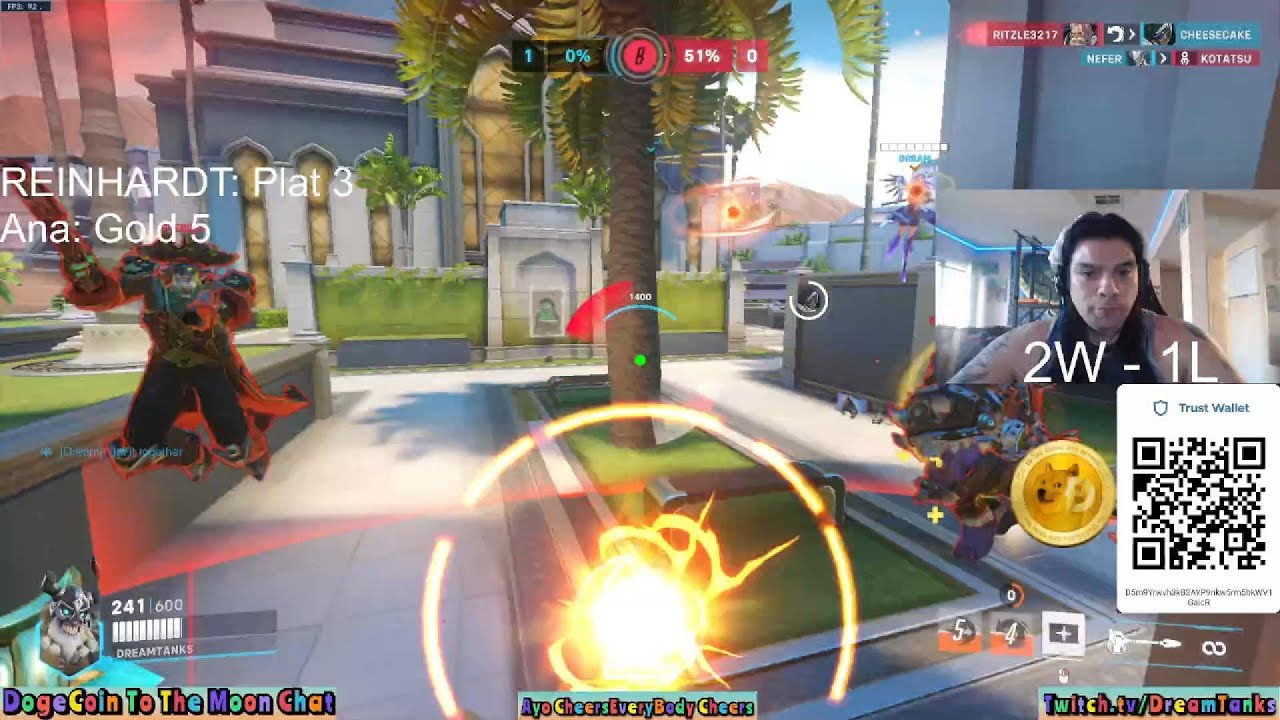This screenshot has width=1280, height=720.
Task: Click the red objective B point marker
Action: tap(639, 57)
